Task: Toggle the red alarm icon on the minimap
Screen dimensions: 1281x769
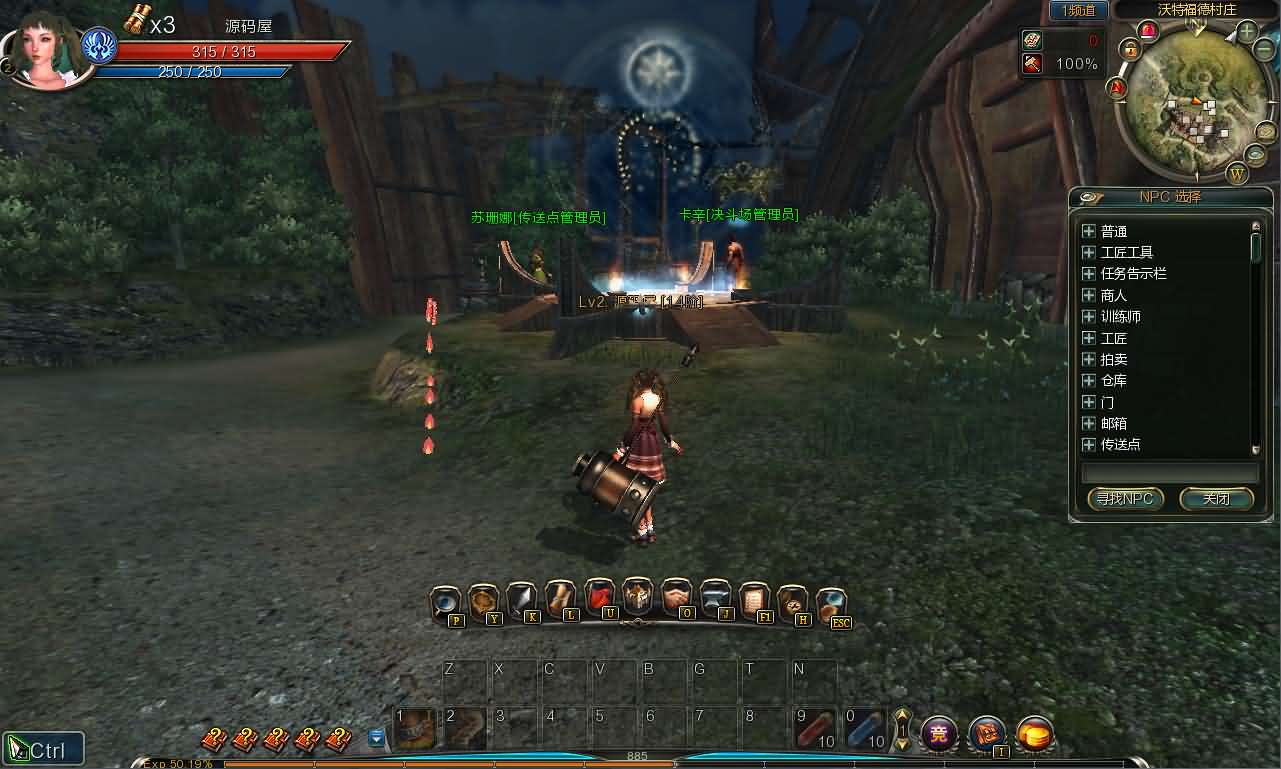Action: (1146, 28)
